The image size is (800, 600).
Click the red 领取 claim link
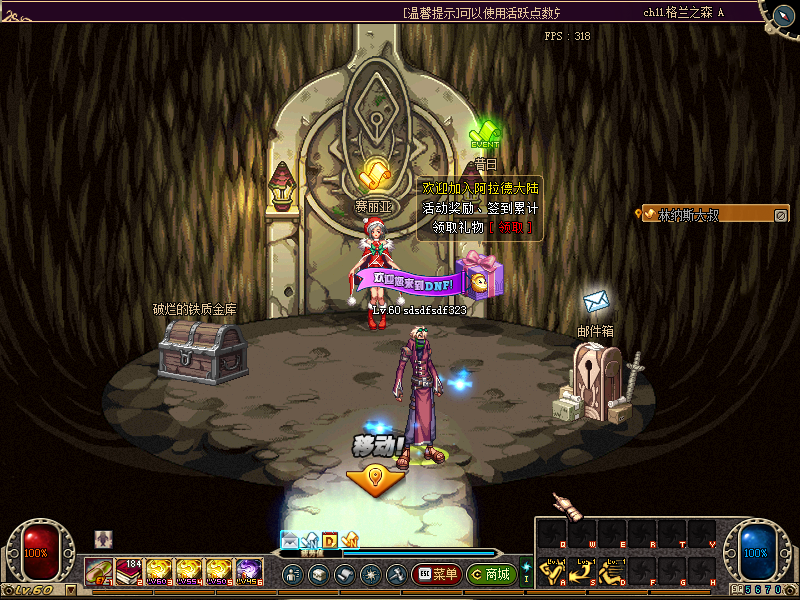pyautogui.click(x=510, y=227)
